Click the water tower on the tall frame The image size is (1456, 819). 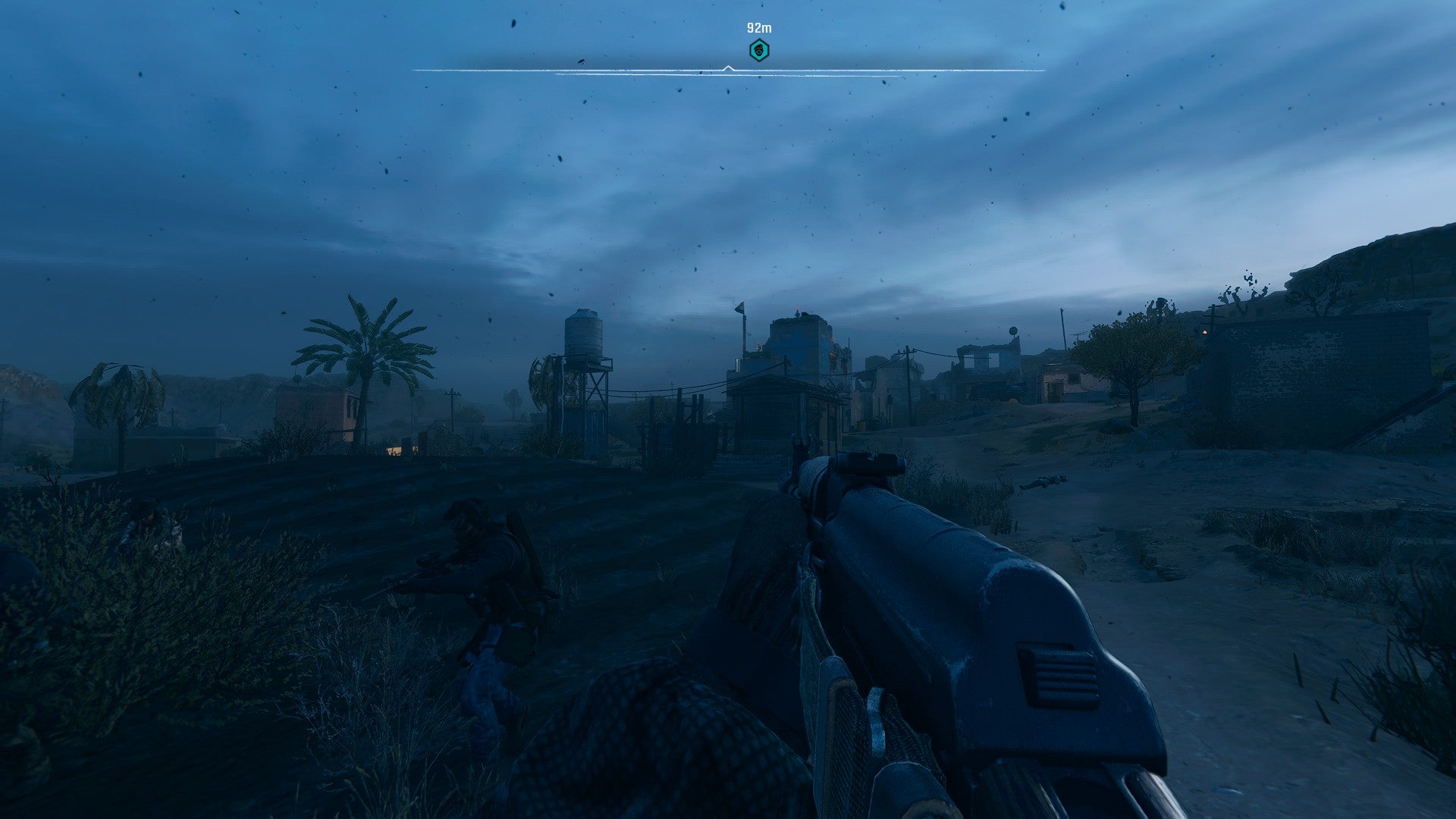coord(584,334)
